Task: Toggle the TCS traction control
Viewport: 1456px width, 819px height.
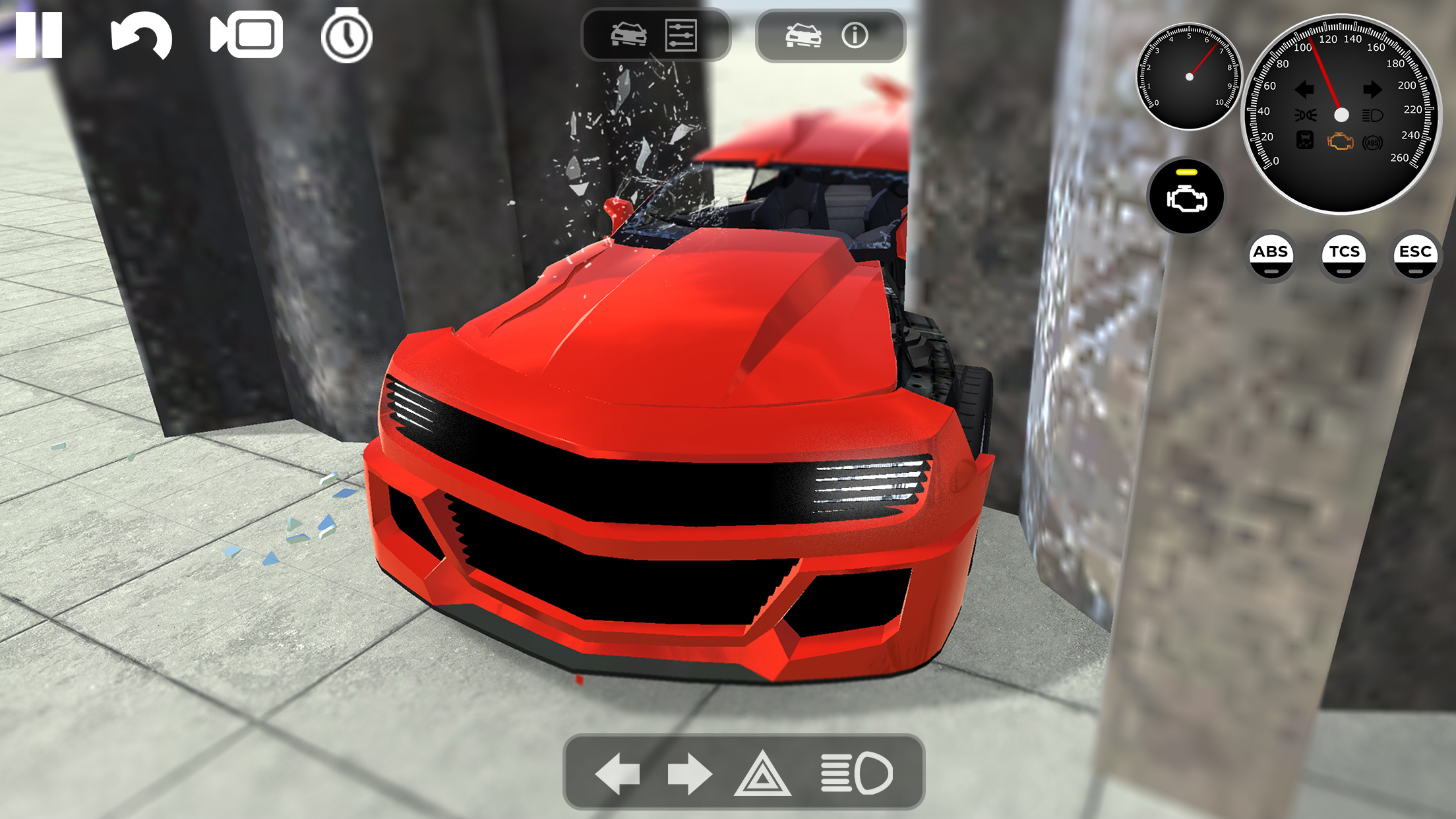Action: tap(1343, 252)
